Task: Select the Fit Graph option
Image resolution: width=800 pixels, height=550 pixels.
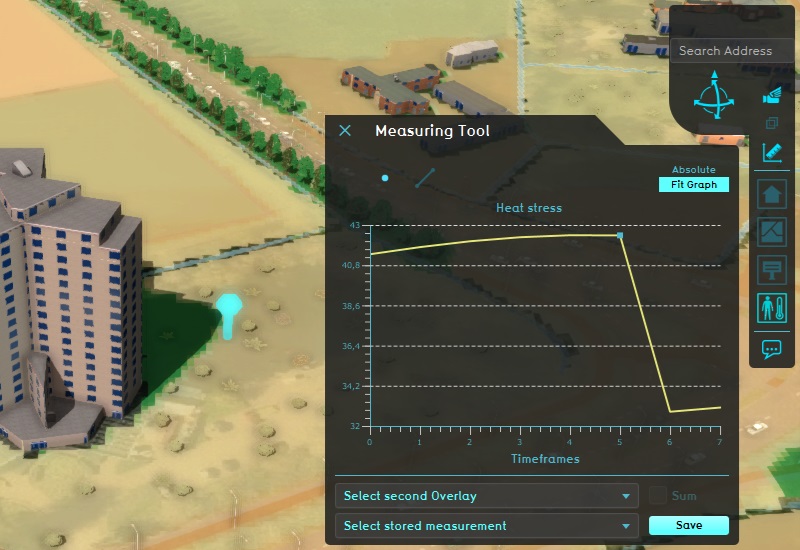Action: click(694, 185)
